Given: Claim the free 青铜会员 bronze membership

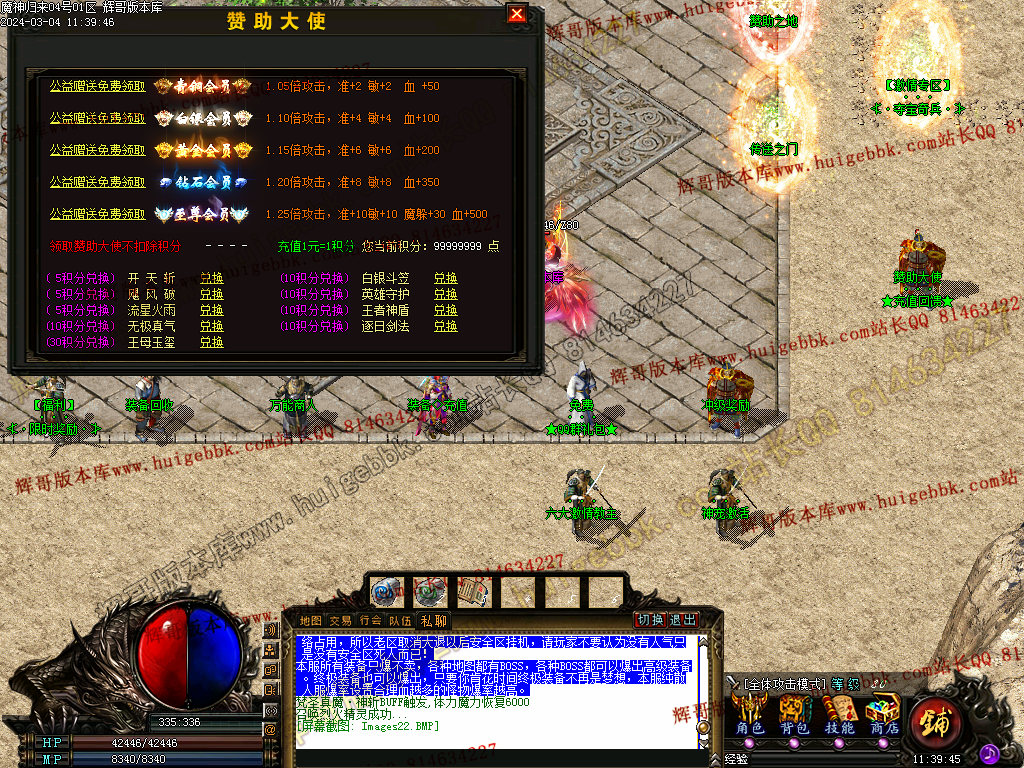Looking at the screenshot, I should [97, 87].
